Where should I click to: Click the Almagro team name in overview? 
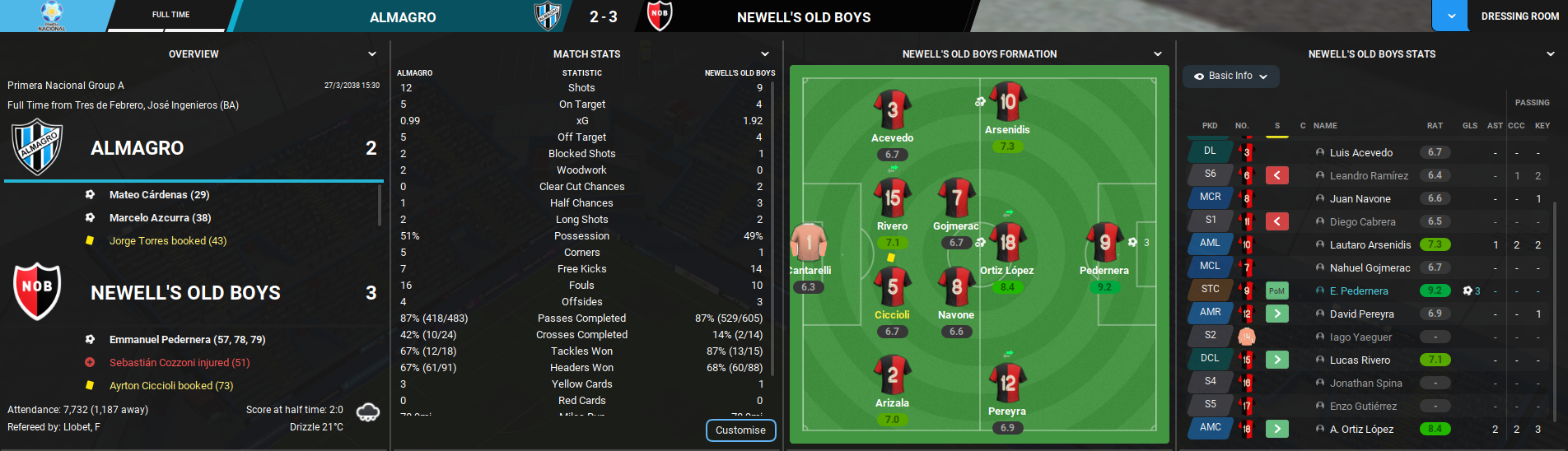(x=137, y=148)
